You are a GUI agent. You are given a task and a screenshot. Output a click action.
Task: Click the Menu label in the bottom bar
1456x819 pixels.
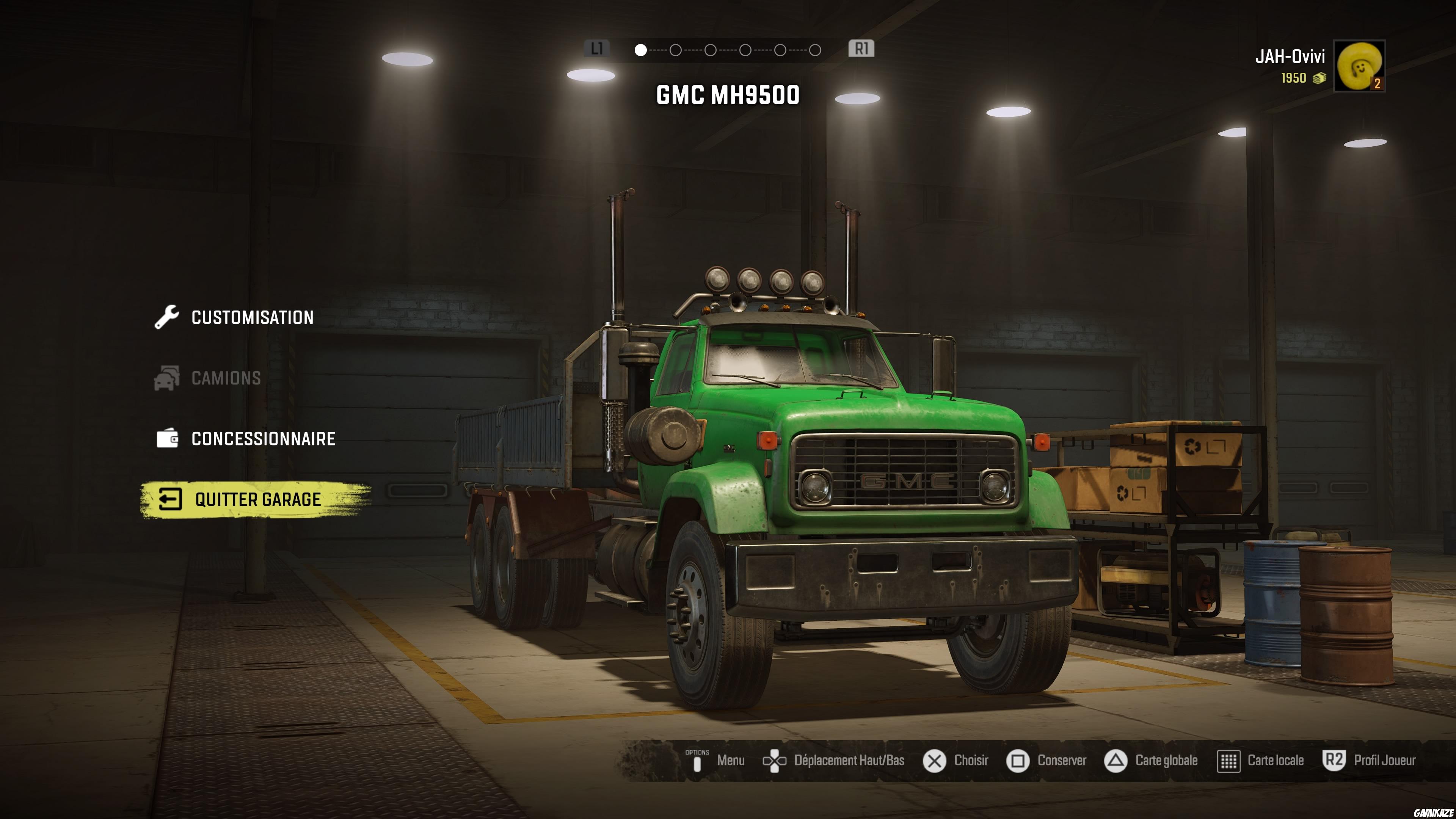(730, 761)
